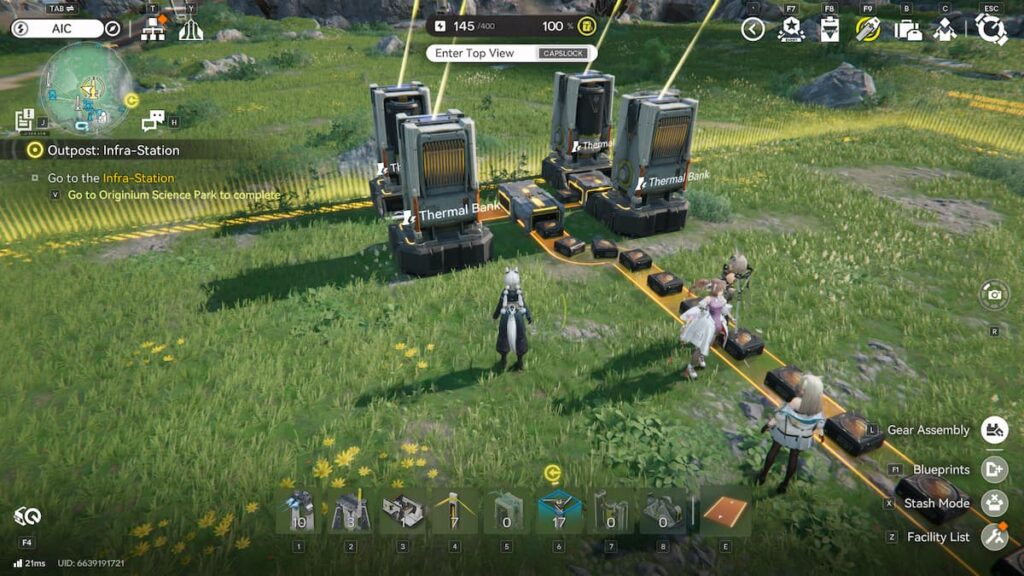Open the circular minimap

pyautogui.click(x=86, y=88)
